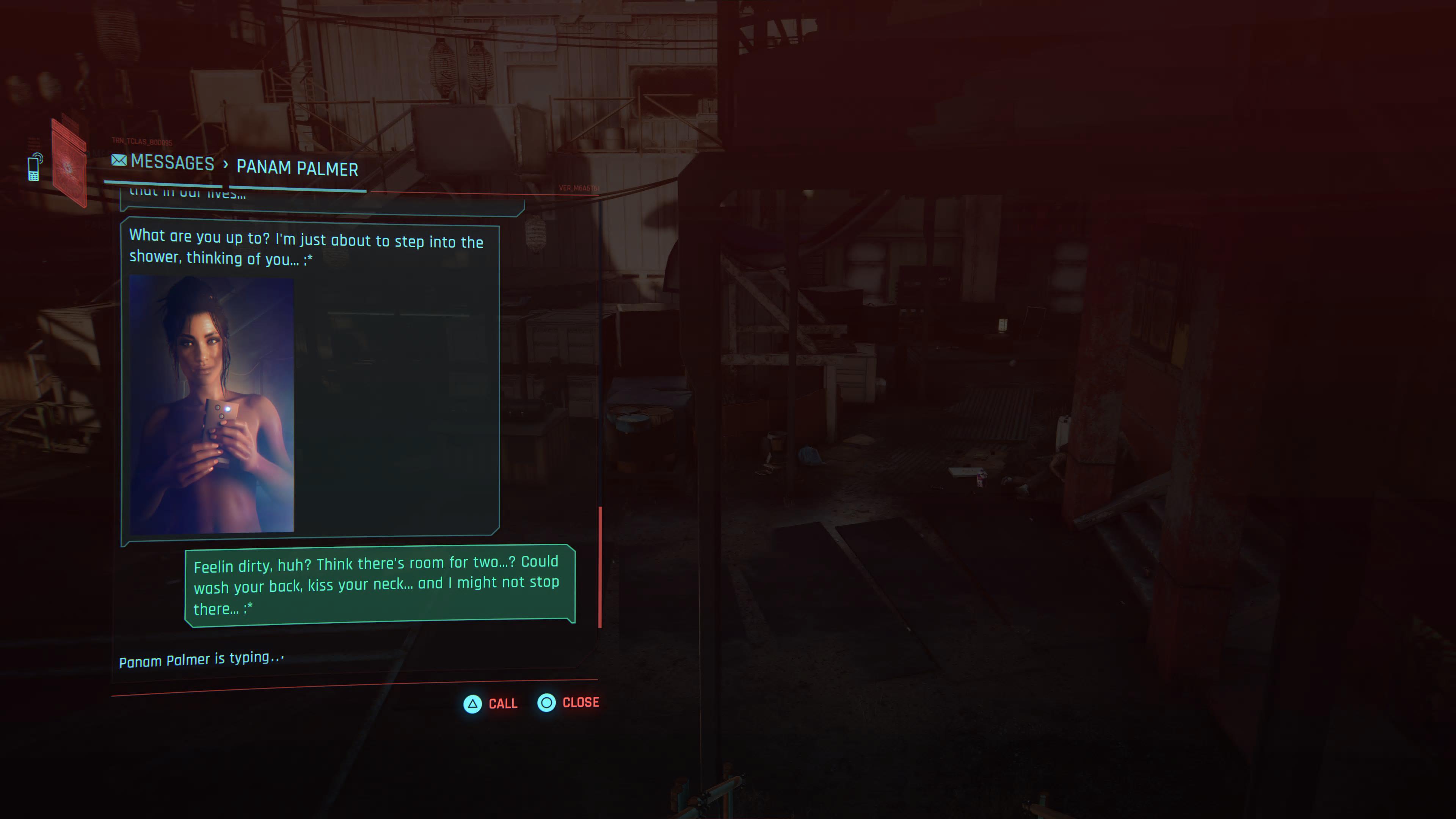Click the phone icon beside Messages
Image resolution: width=1456 pixels, height=819 pixels.
[x=35, y=167]
